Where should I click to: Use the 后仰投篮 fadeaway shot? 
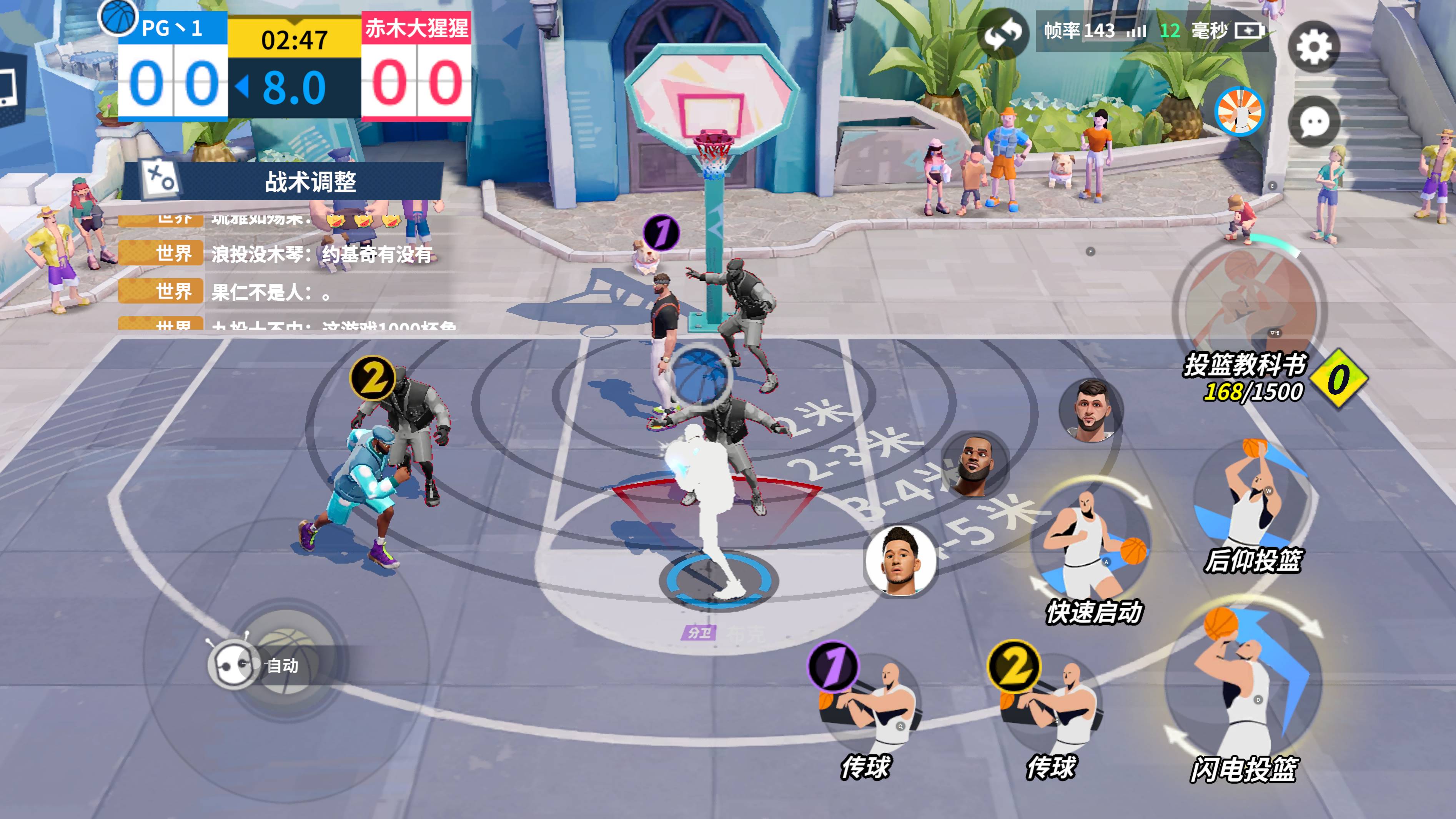(1253, 504)
